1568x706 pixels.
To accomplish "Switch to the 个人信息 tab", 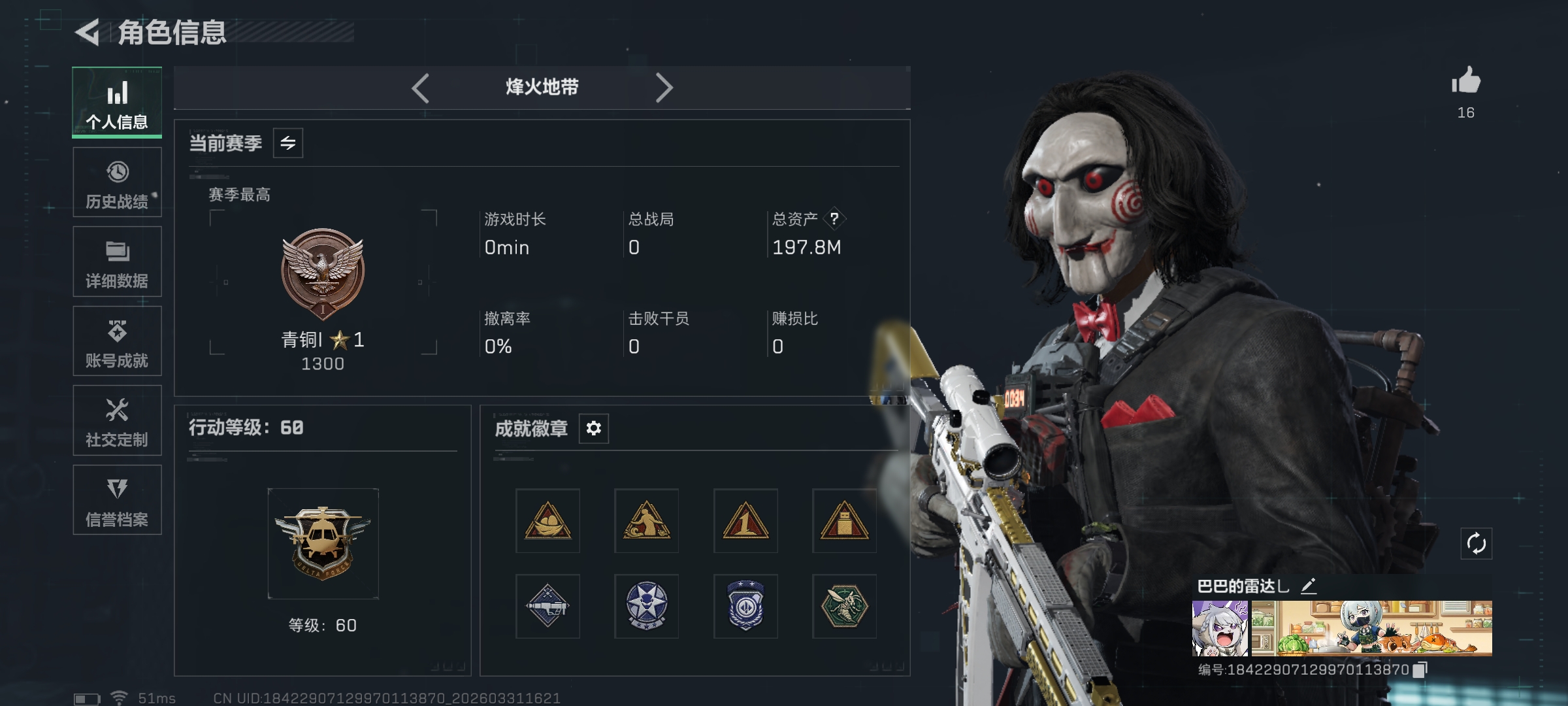I will click(x=117, y=103).
